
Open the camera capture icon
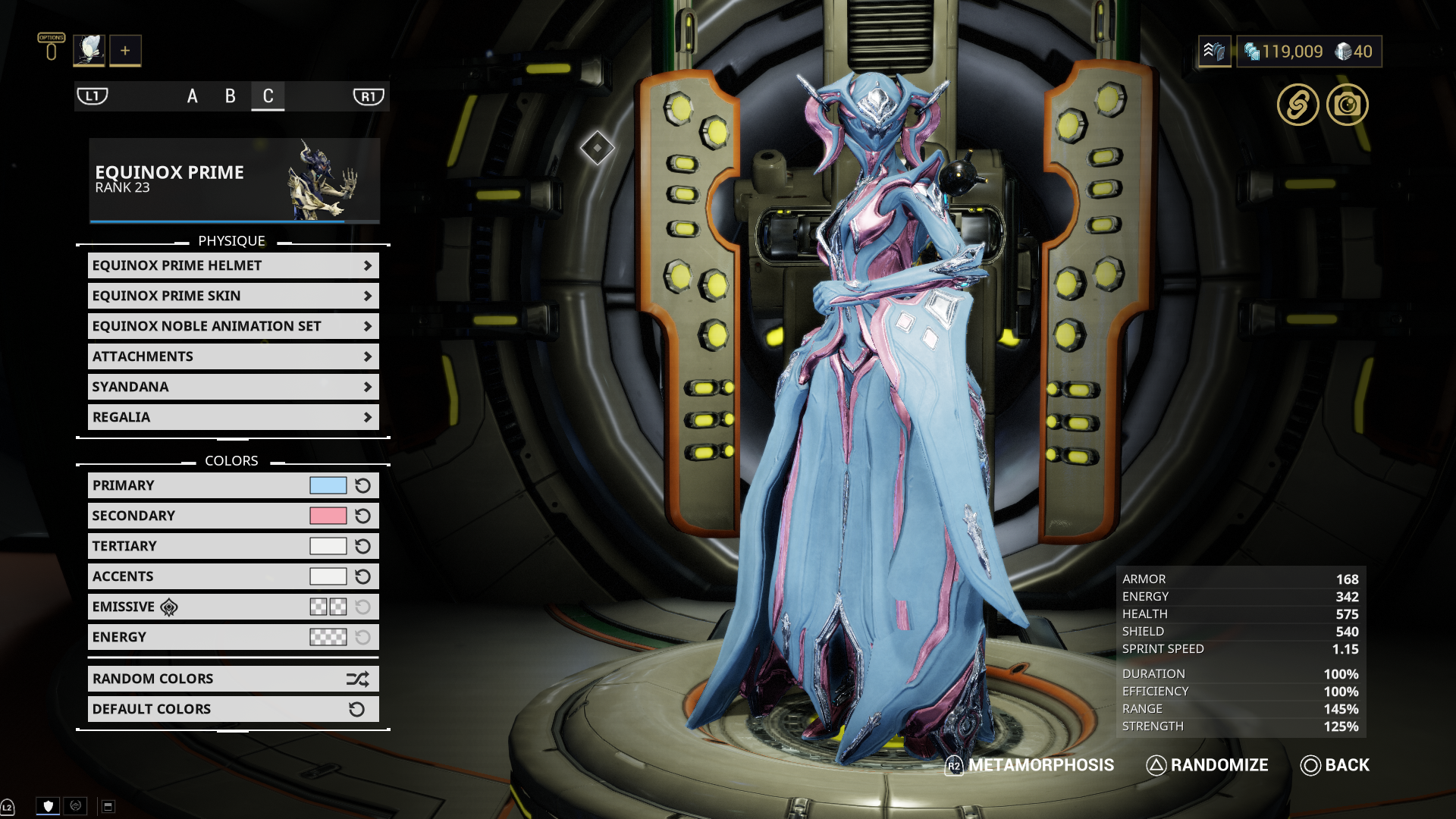[1348, 105]
